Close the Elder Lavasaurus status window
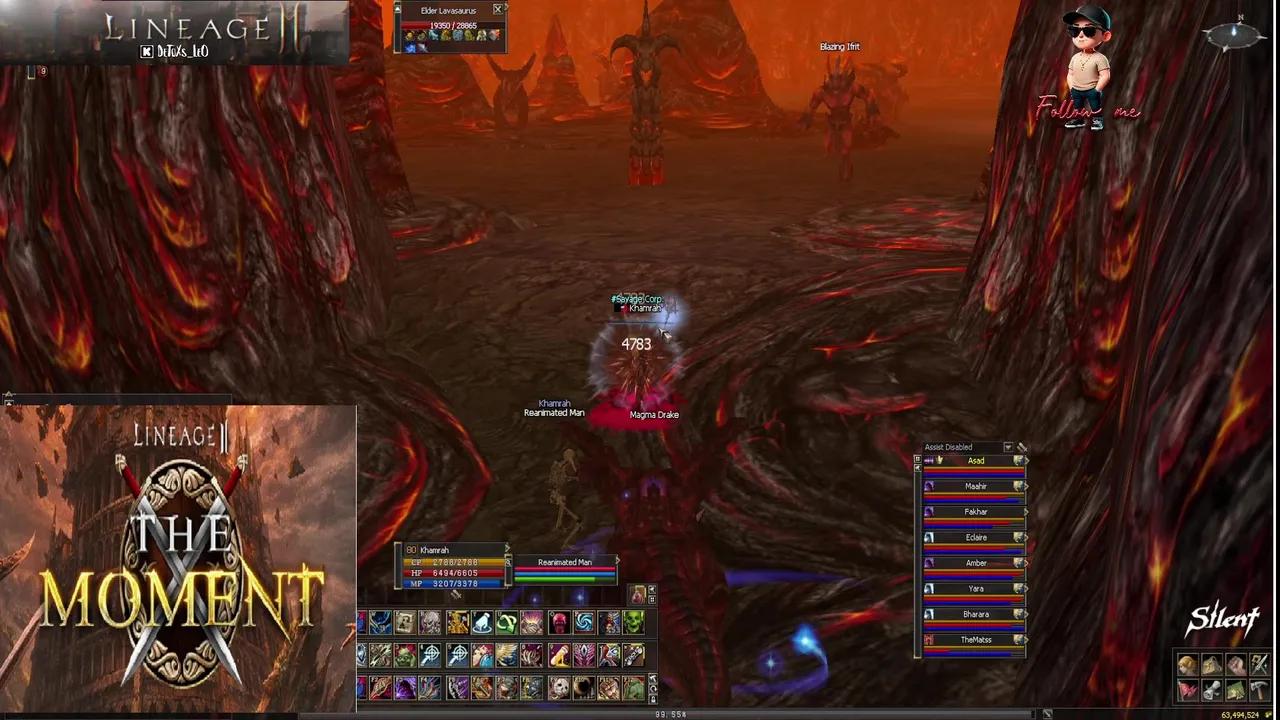 497,9
